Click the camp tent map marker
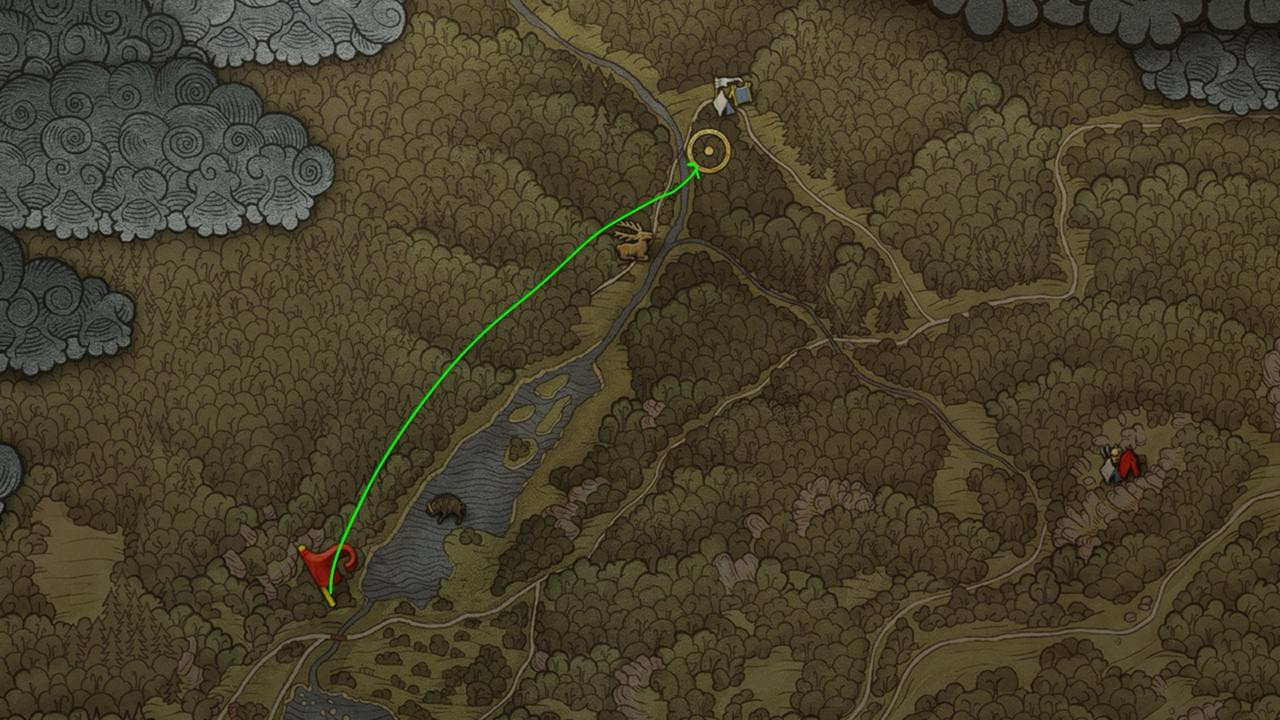 point(732,95)
